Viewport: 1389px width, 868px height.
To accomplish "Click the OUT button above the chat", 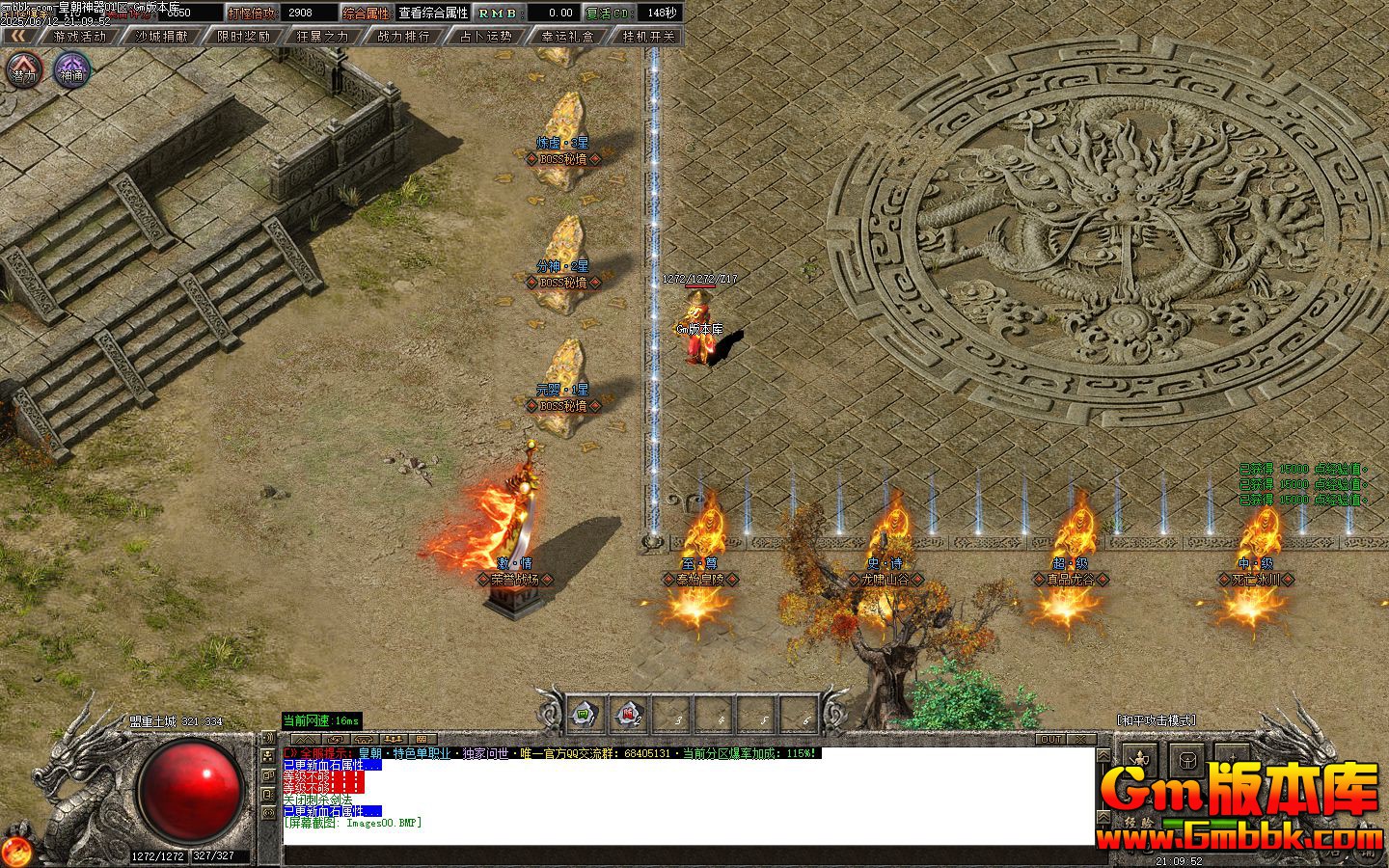I will 1050,739.
